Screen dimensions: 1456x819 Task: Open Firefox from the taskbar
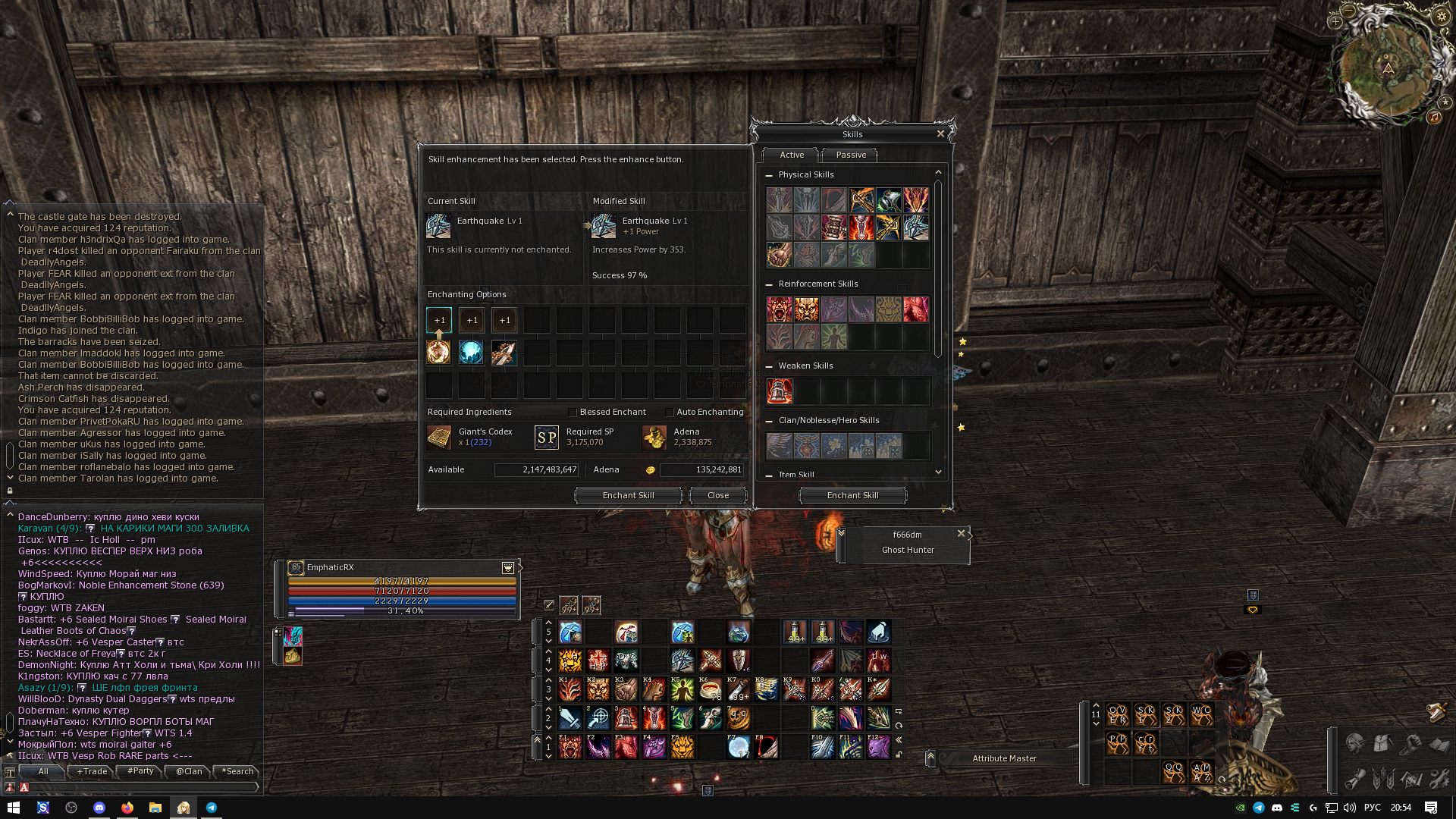(127, 808)
